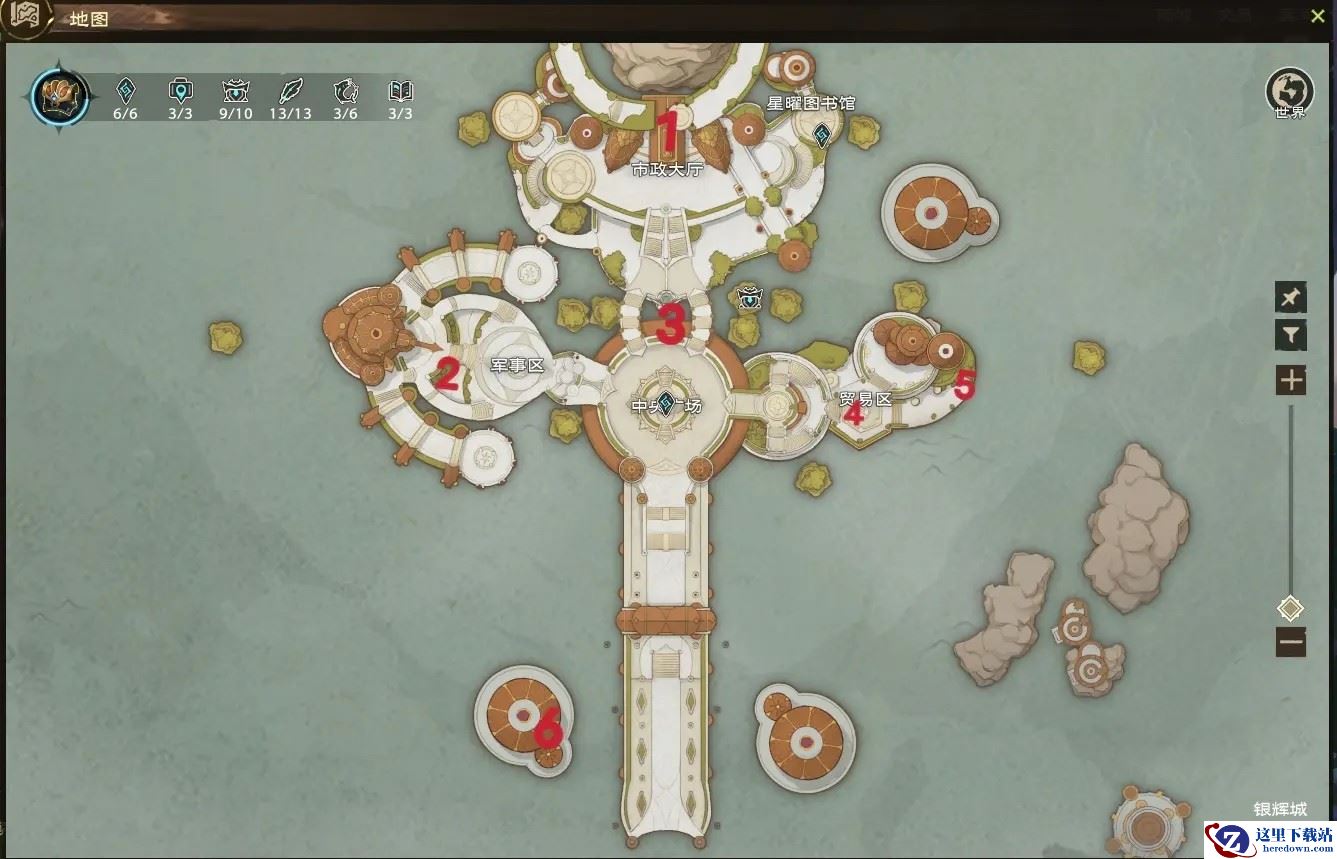
Task: Click the pin marker button
Action: click(x=1290, y=297)
